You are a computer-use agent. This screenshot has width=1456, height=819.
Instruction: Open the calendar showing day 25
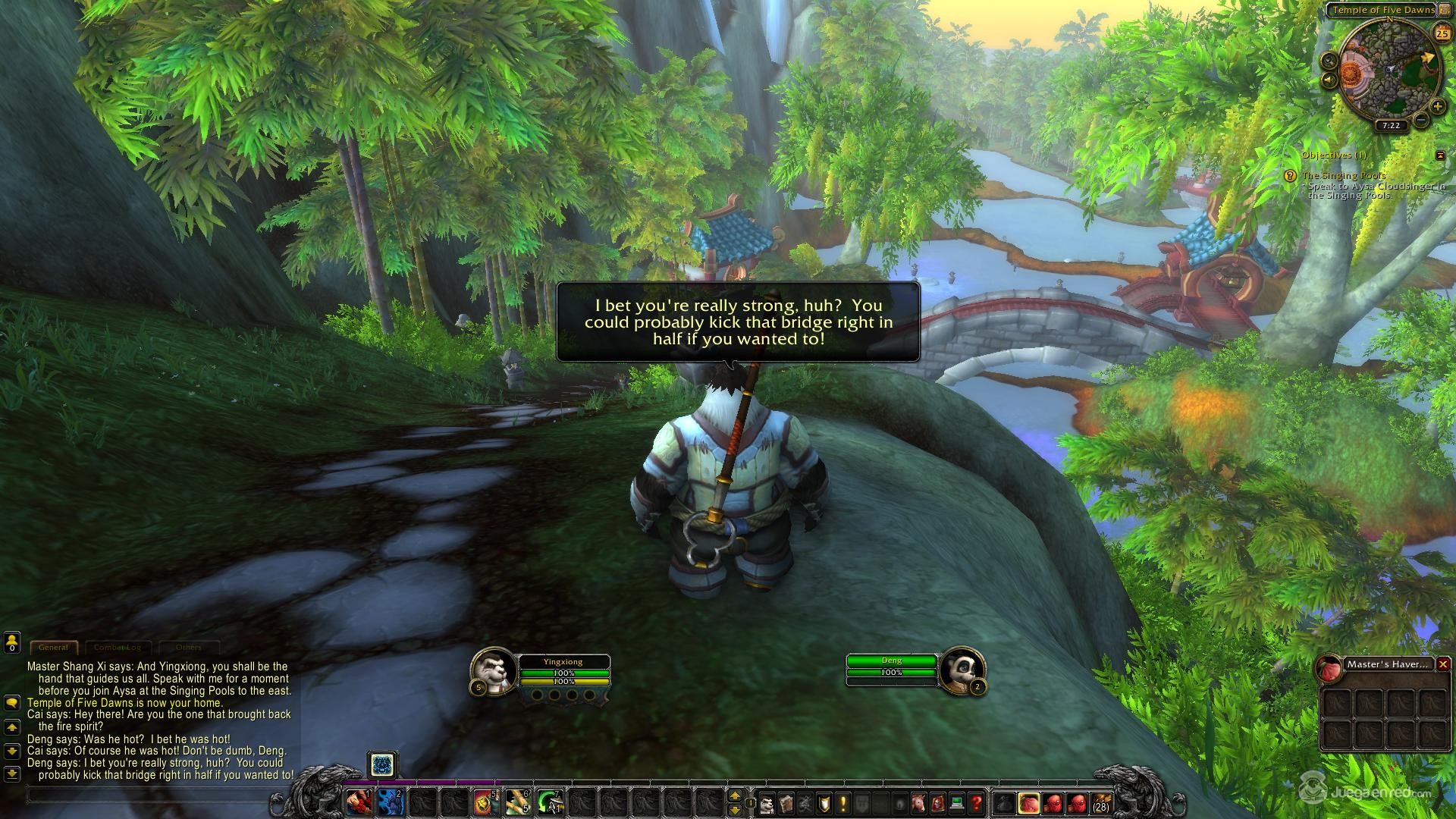[x=1442, y=34]
